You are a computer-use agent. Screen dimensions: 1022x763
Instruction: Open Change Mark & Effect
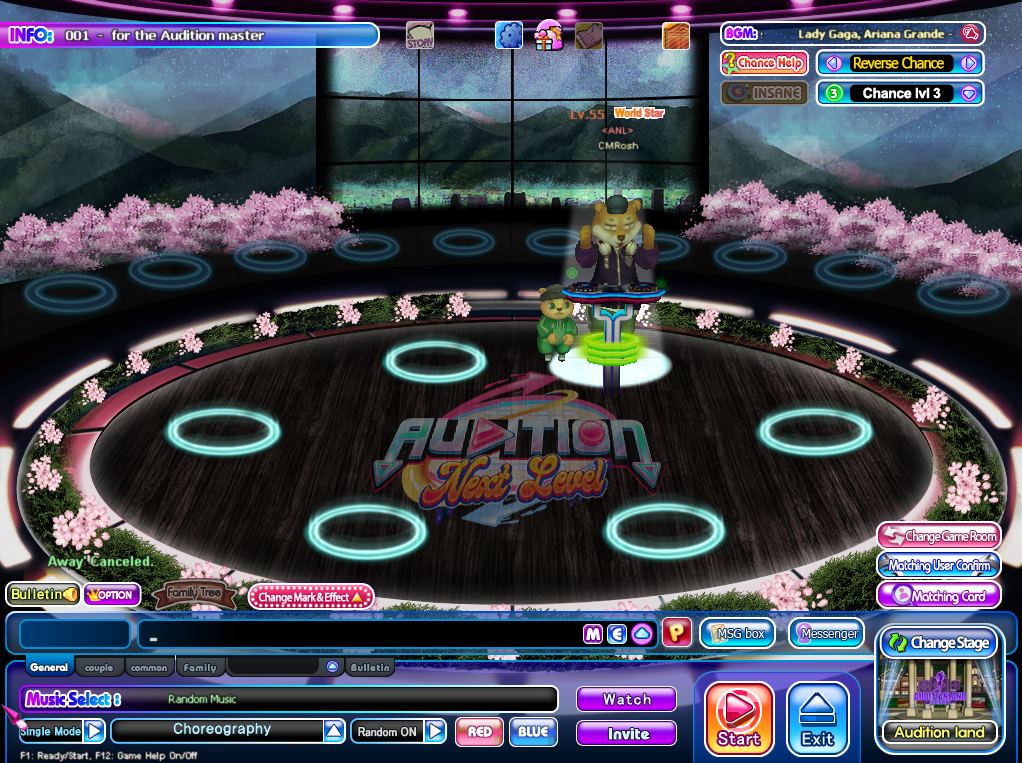311,597
